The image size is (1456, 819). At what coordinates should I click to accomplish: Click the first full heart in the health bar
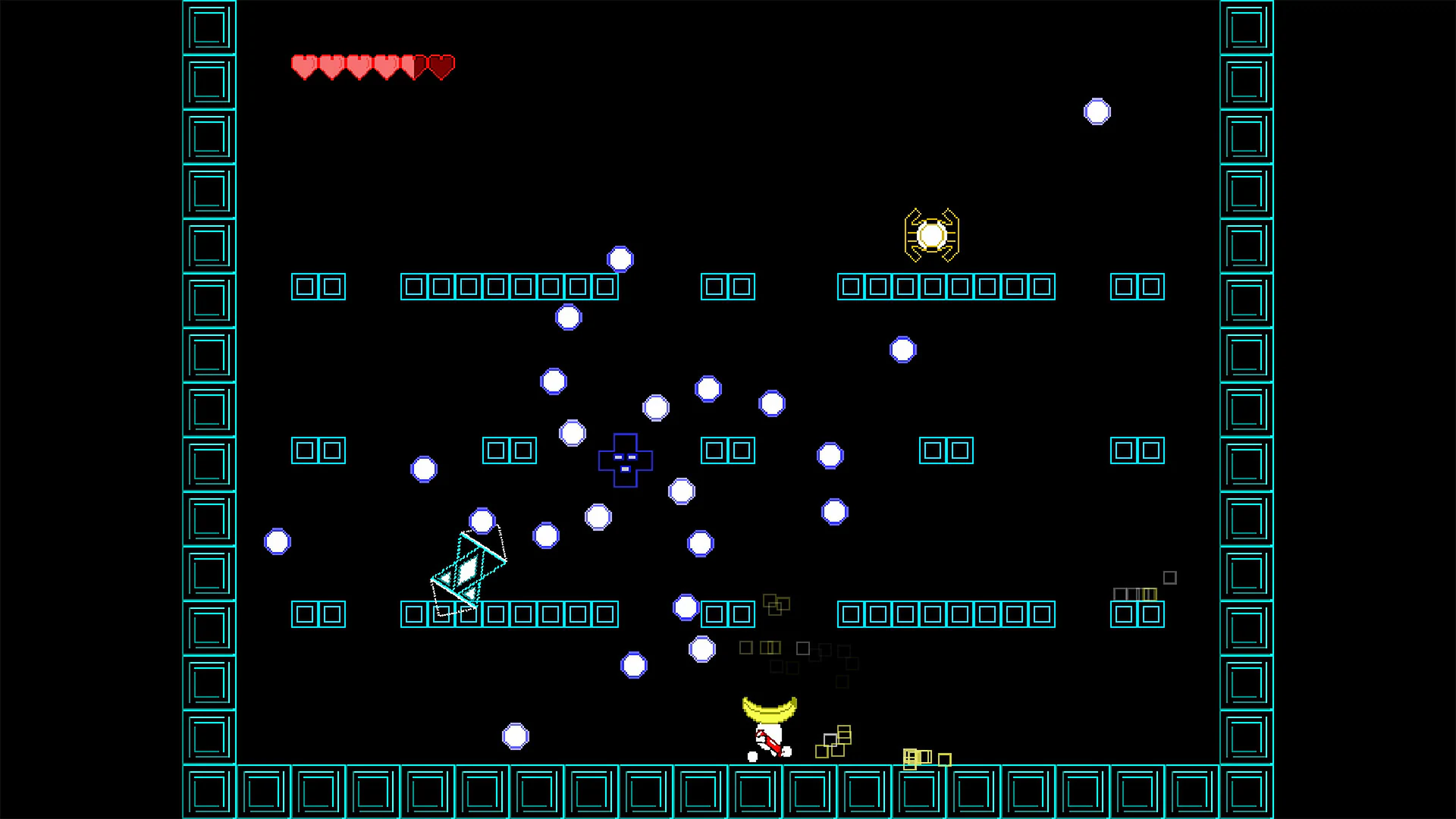point(303,67)
